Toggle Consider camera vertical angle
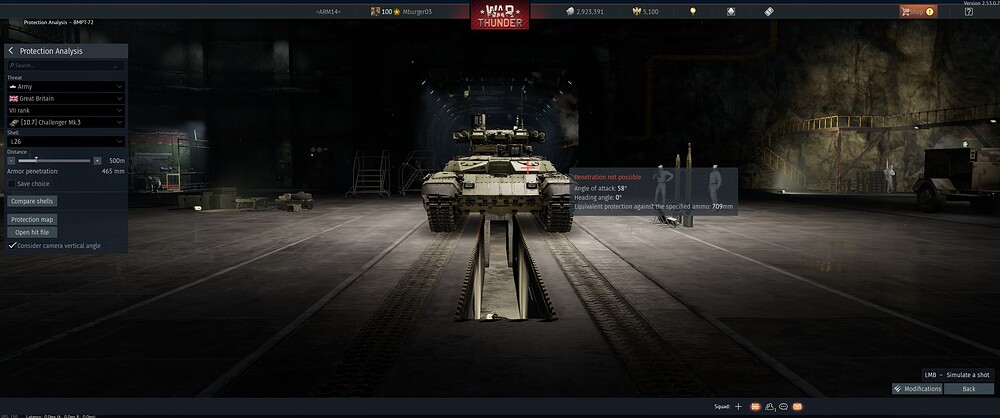1000x418 pixels. tap(12, 245)
